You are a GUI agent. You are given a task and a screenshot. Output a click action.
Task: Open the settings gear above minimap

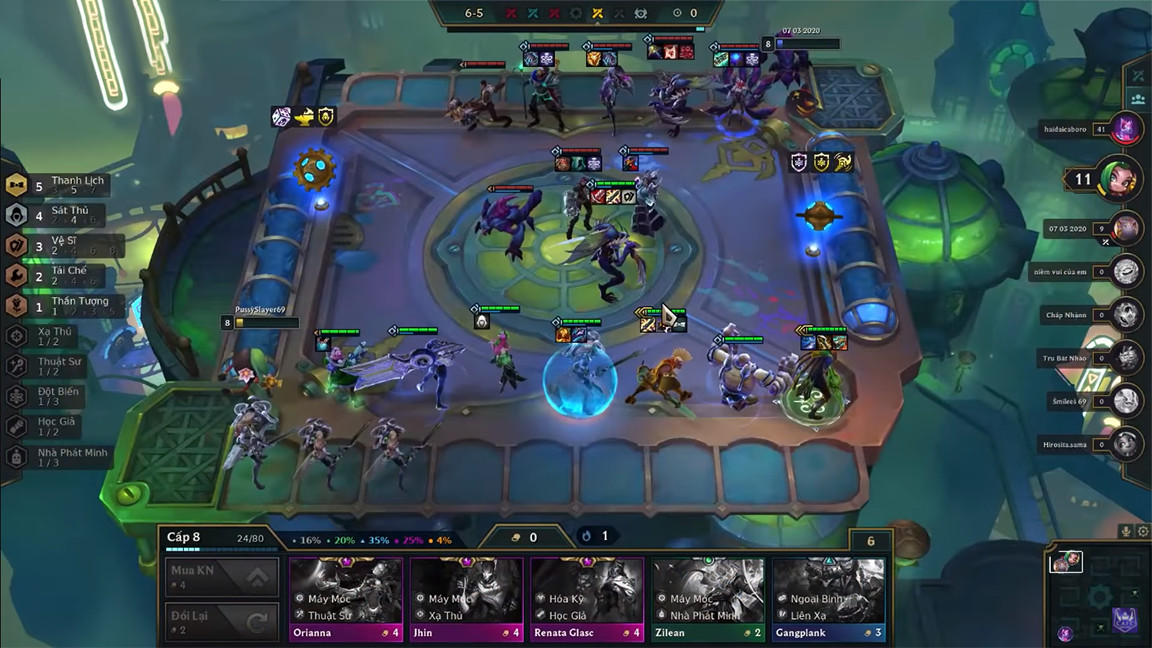pos(1143,532)
